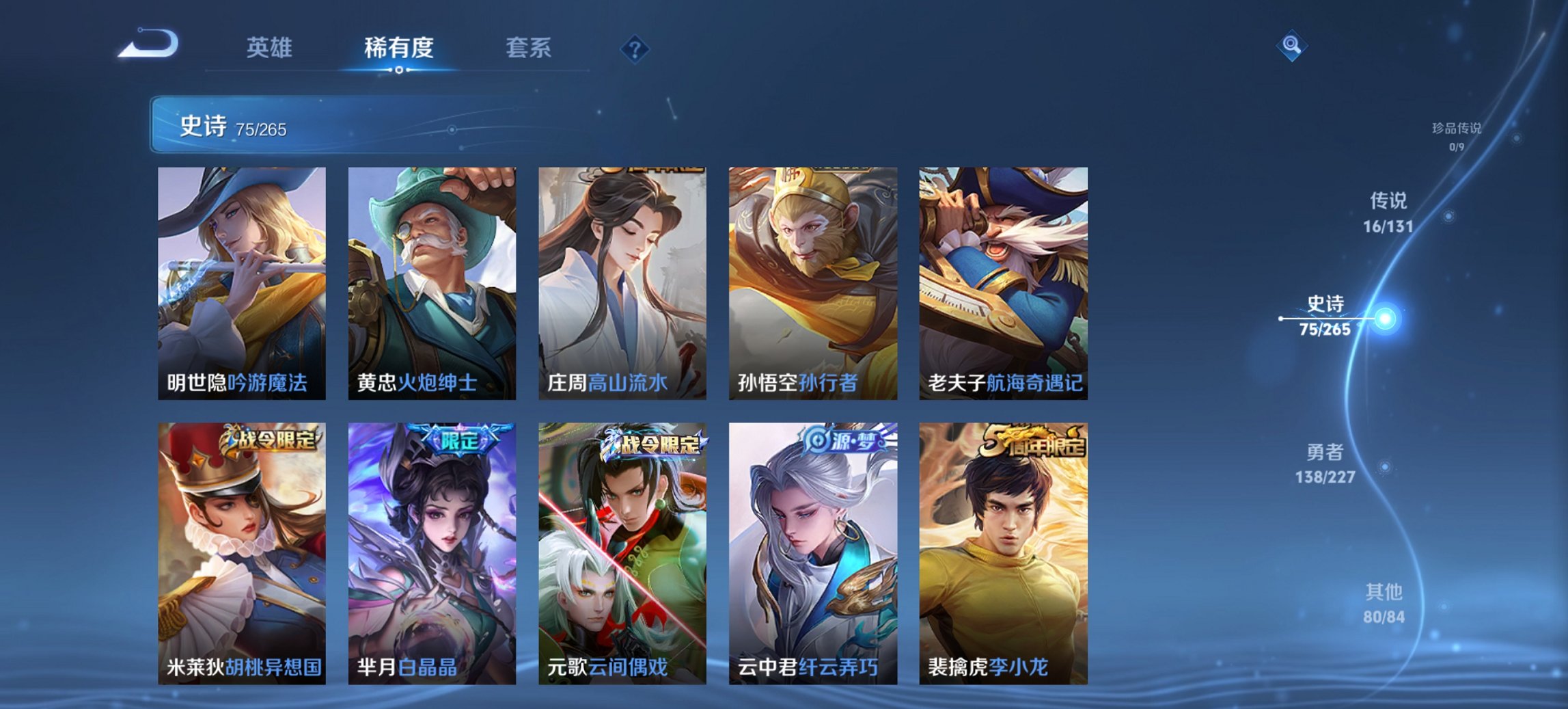The image size is (1568, 709).
Task: Select 珍品传说 in the rarity sidebar
Action: coord(1458,135)
